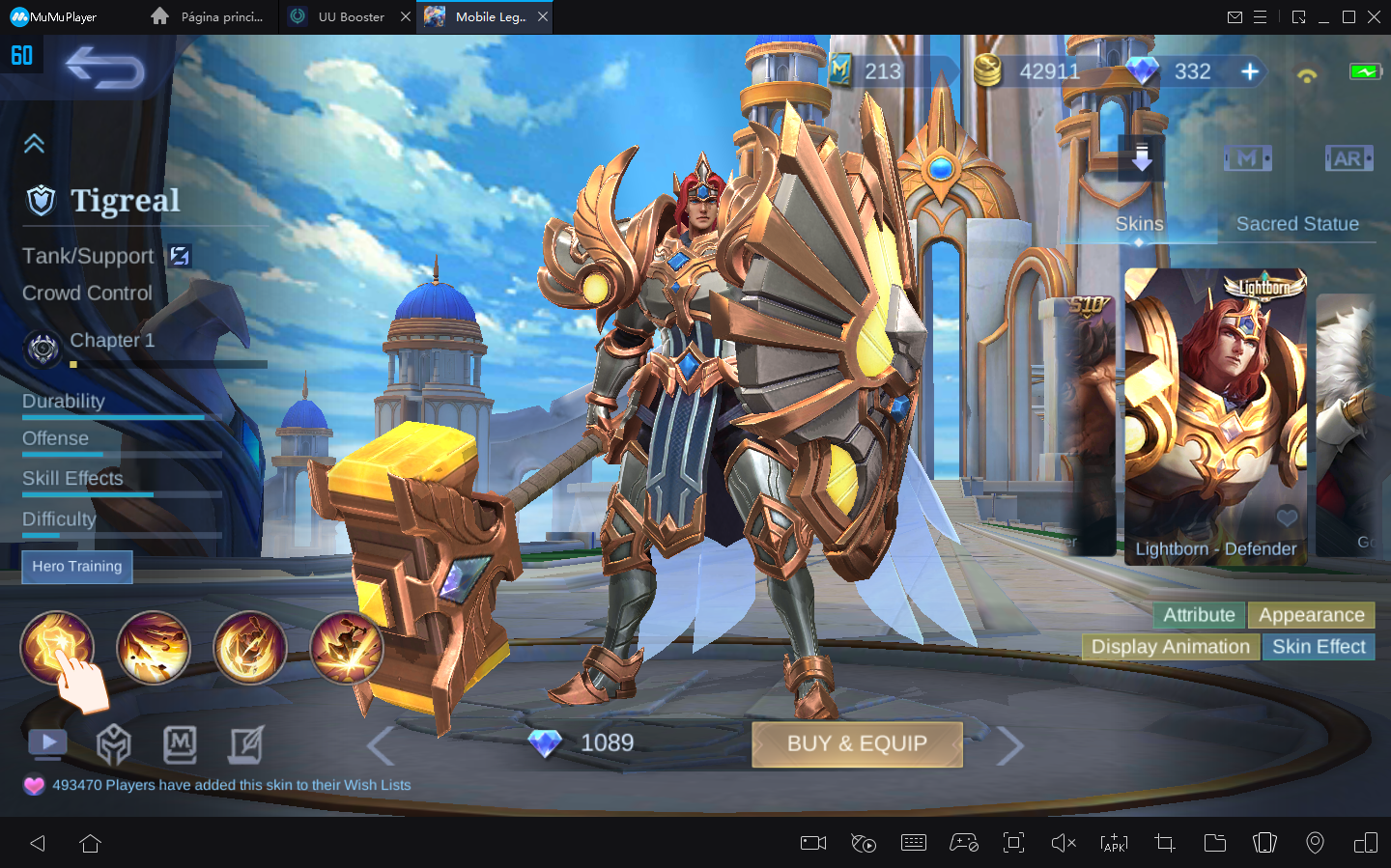Switch to Appearance view
Screen dimensions: 1391x868
coord(1311,615)
